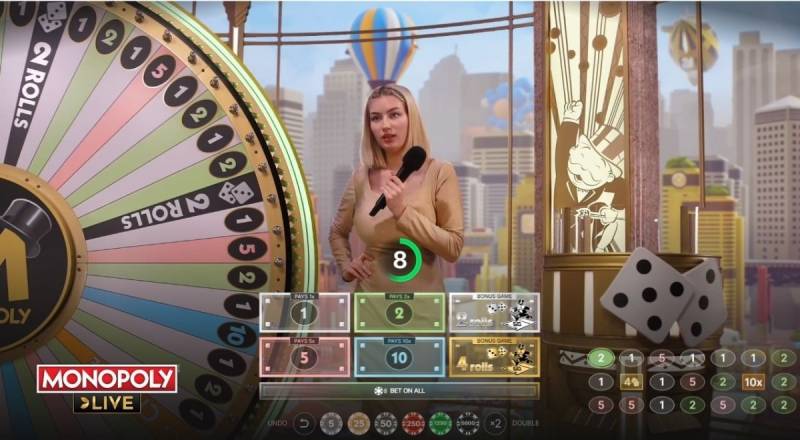The width and height of the screenshot is (800, 440).
Task: Select the red 250 chip
Action: 412,424
